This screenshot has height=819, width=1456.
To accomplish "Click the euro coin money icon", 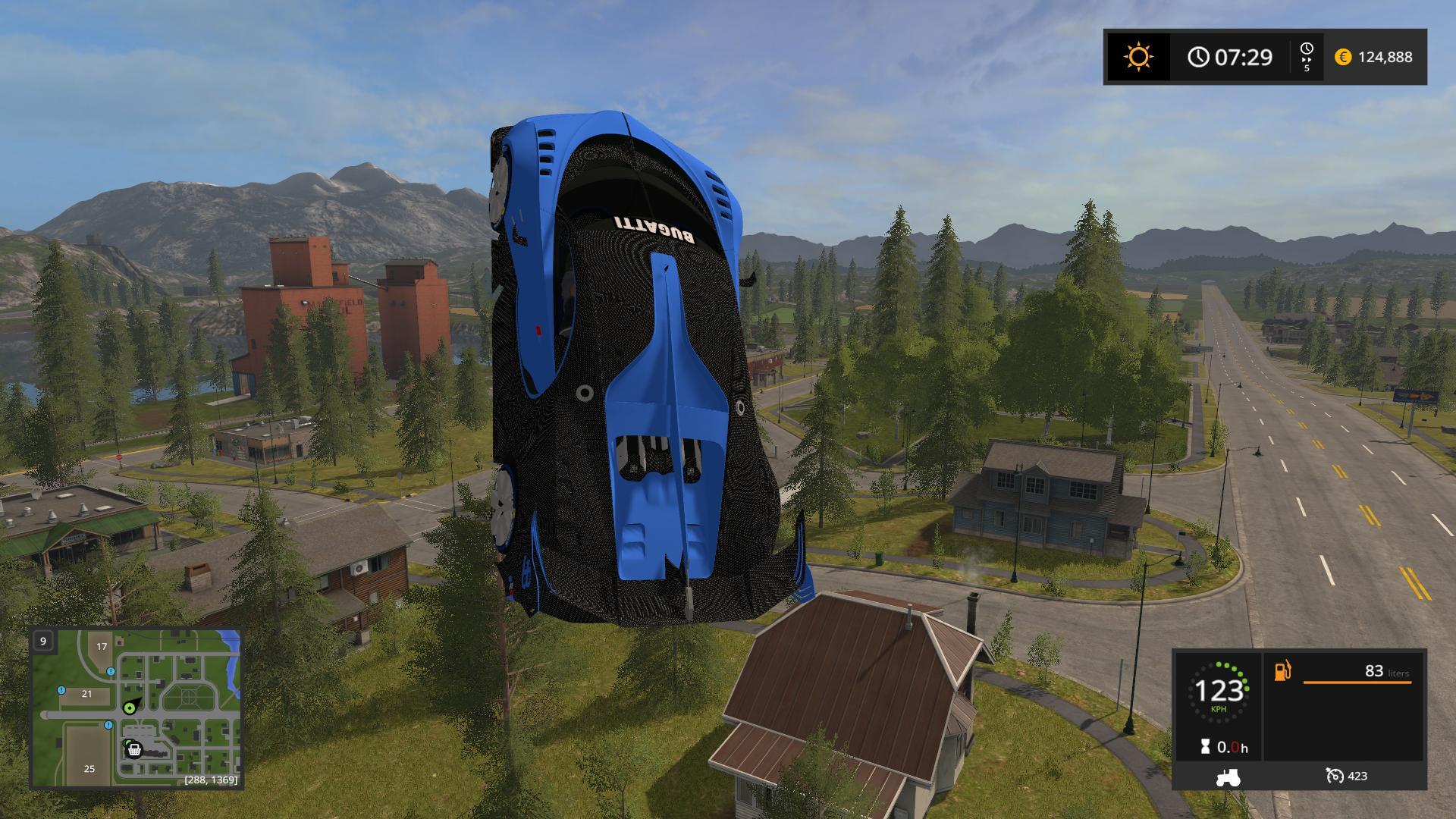I will coord(1342,57).
